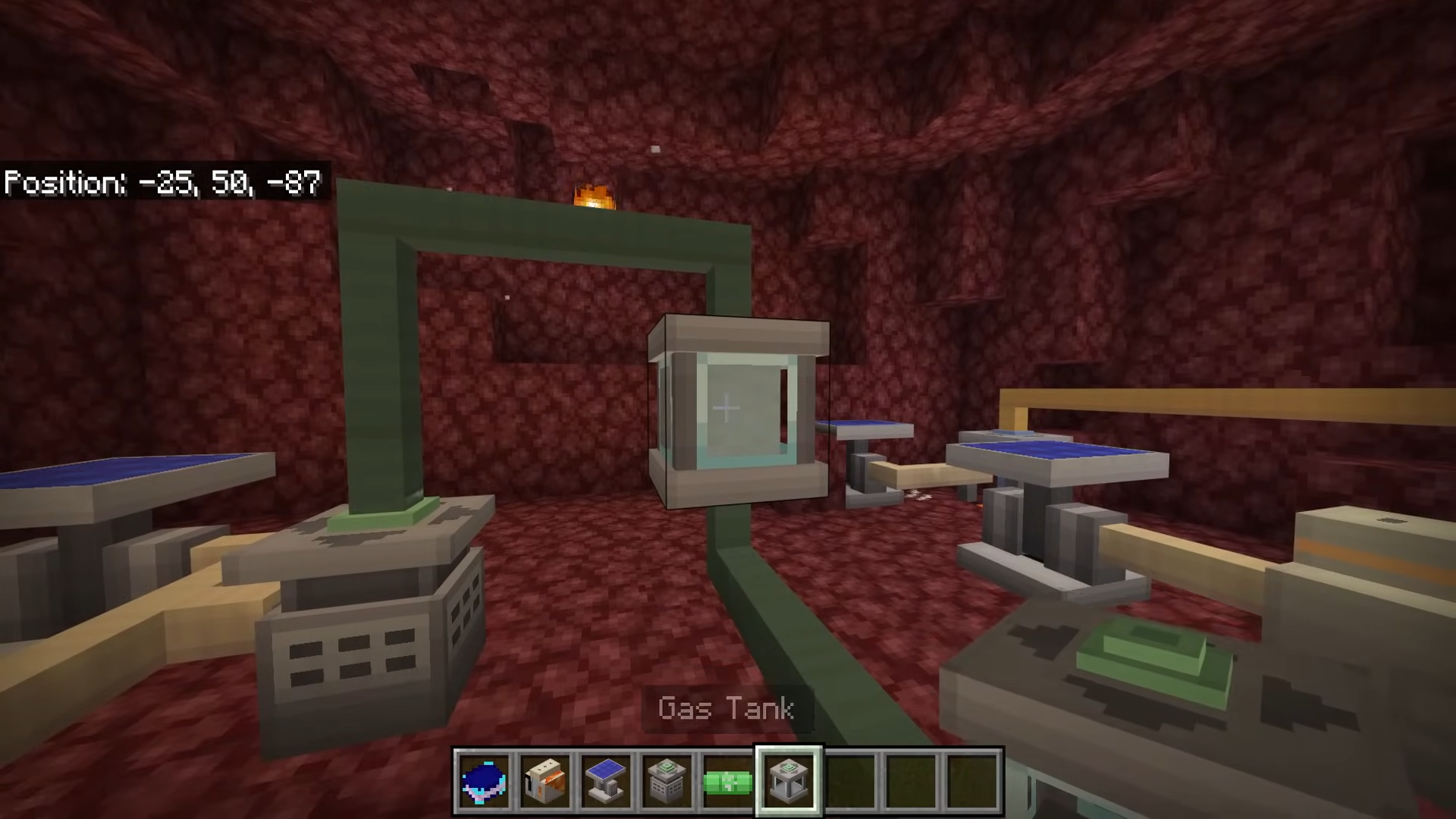Choose the tan and orange machine hotbar slot
The height and width of the screenshot is (819, 1456).
click(545, 782)
